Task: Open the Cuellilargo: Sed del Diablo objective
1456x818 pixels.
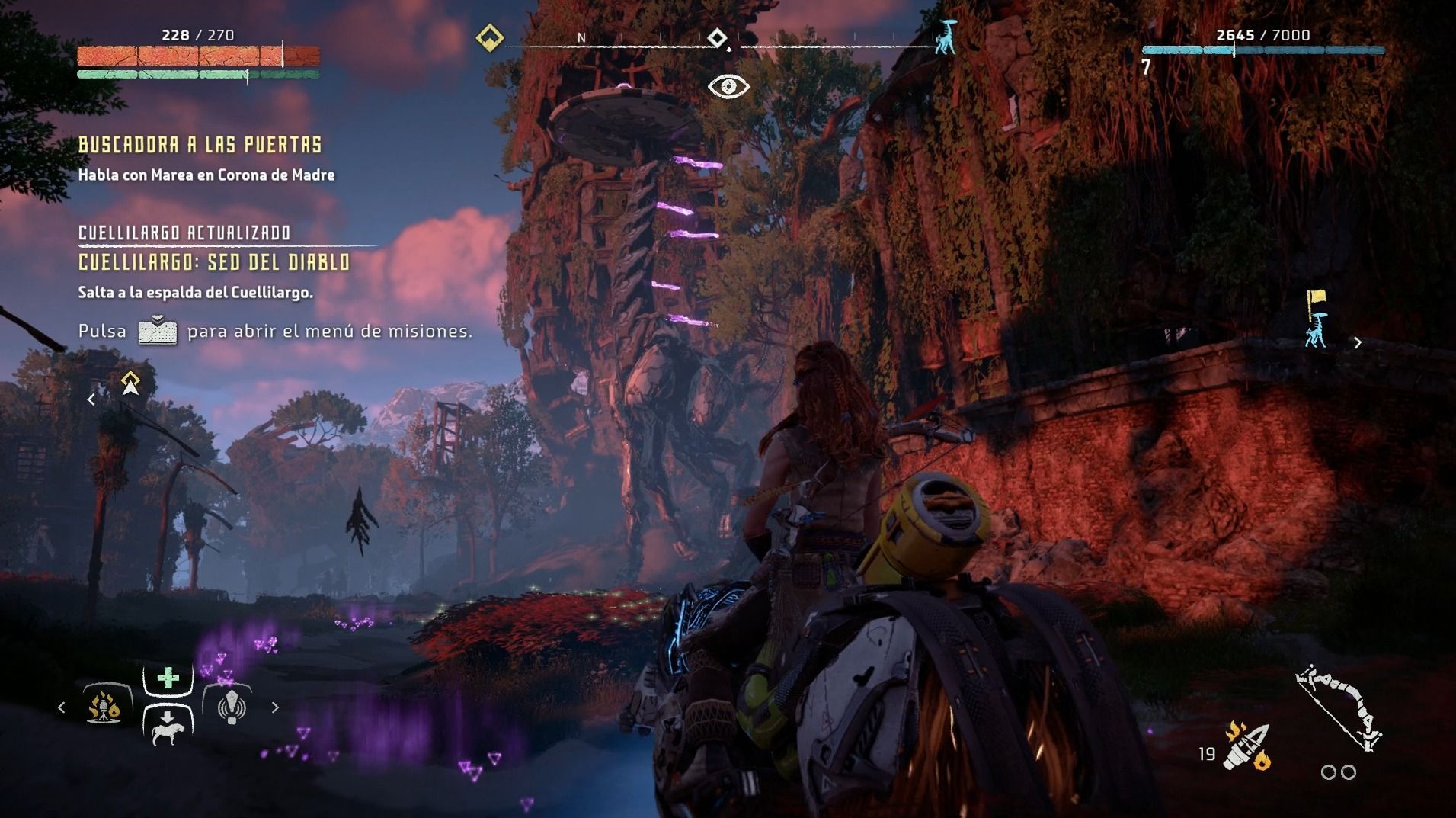Action: click(214, 262)
